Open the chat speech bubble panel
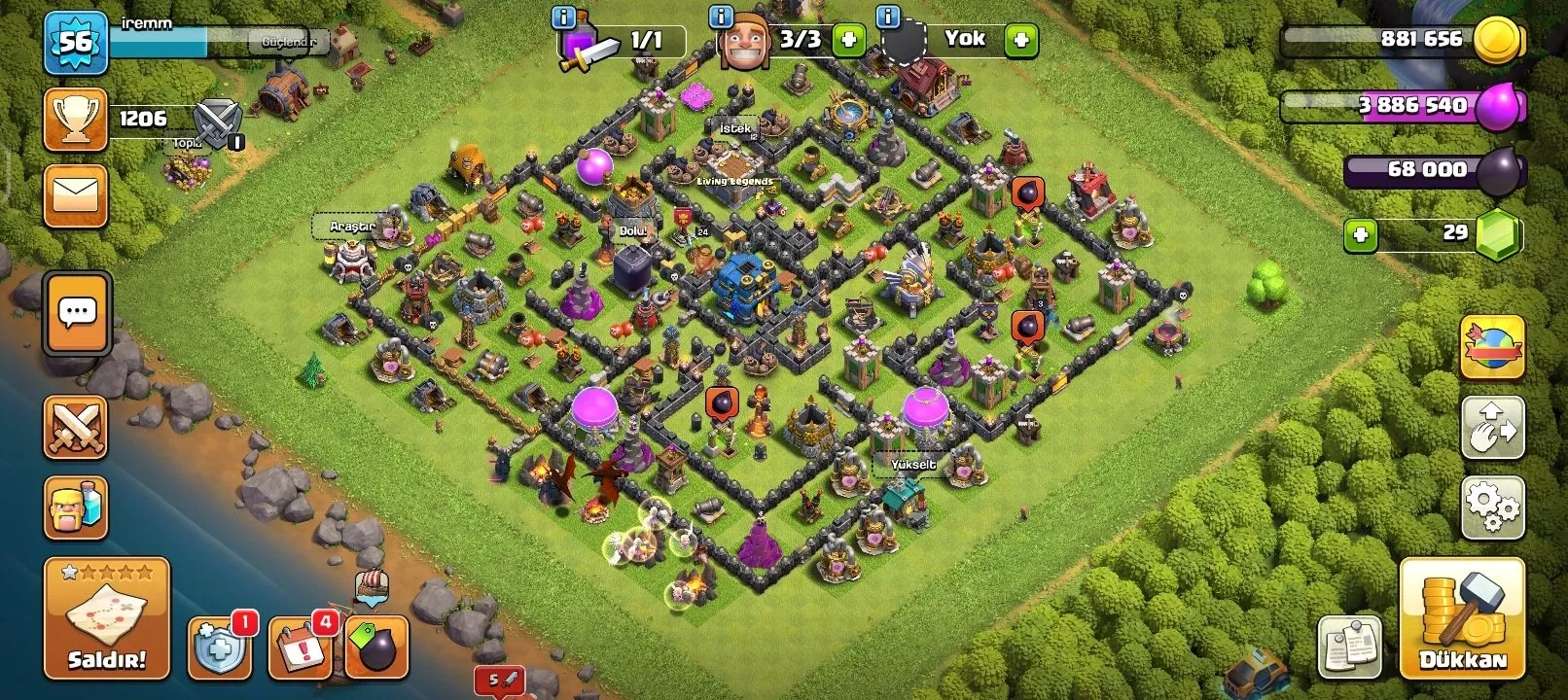 click(77, 313)
